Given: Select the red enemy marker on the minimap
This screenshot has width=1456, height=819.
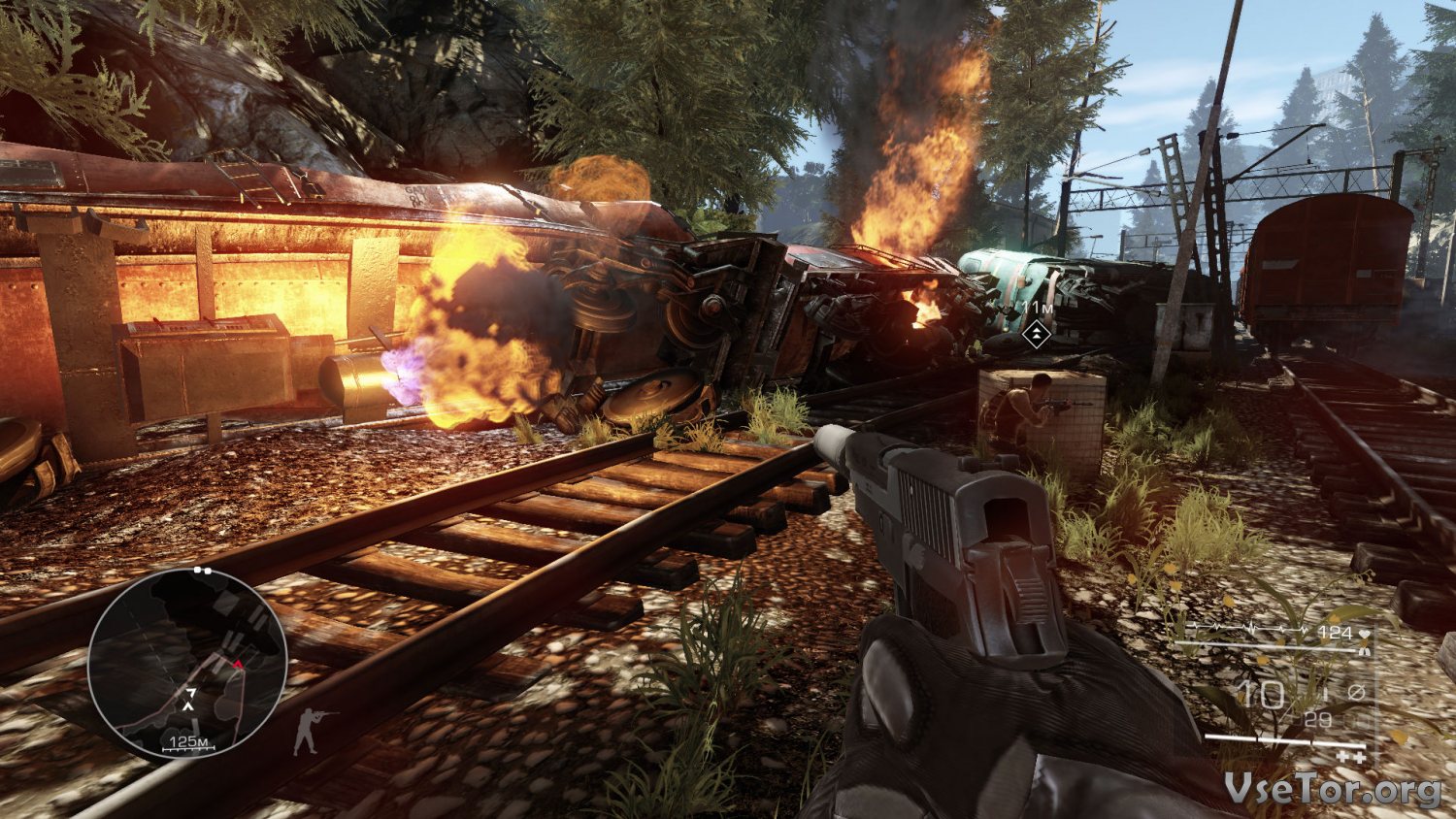Looking at the screenshot, I should pos(237,665).
